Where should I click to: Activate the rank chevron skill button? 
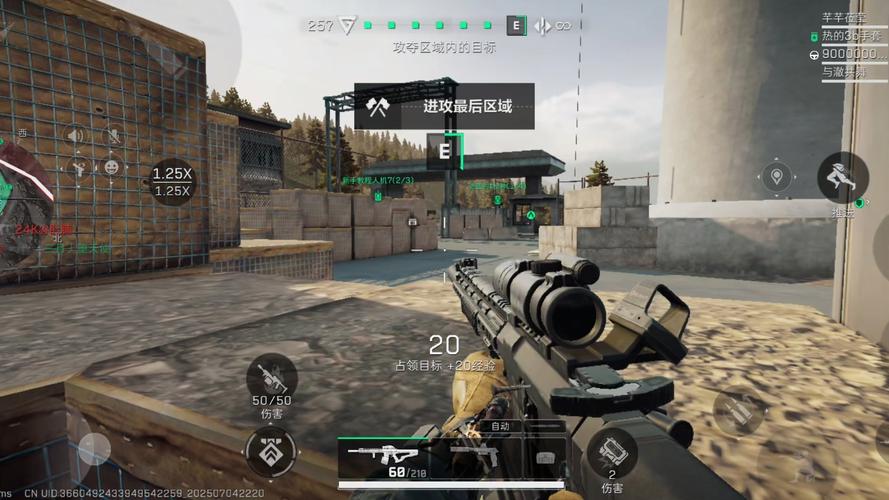coord(270,452)
